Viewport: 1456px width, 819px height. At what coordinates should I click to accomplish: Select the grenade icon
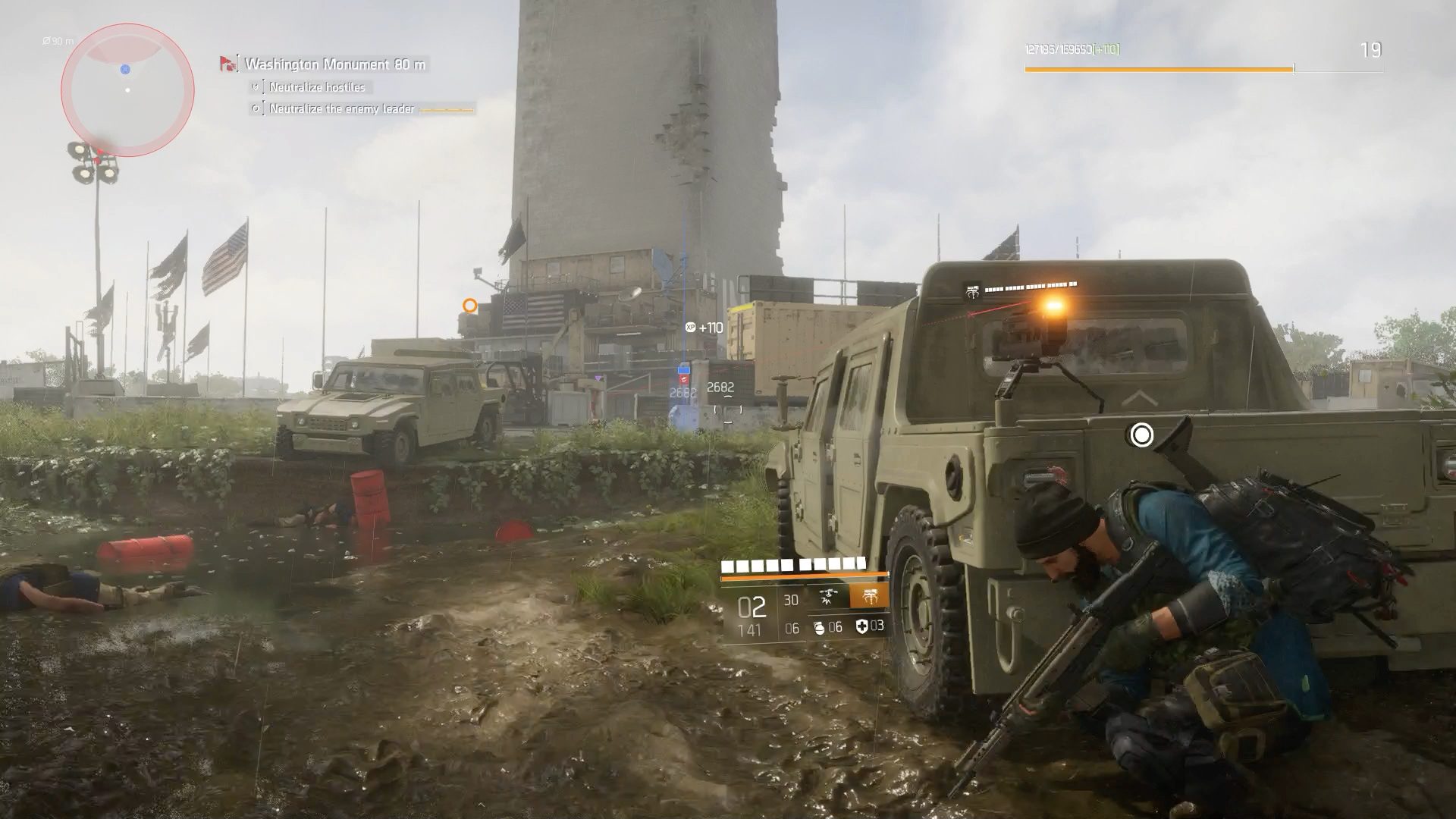[x=819, y=627]
